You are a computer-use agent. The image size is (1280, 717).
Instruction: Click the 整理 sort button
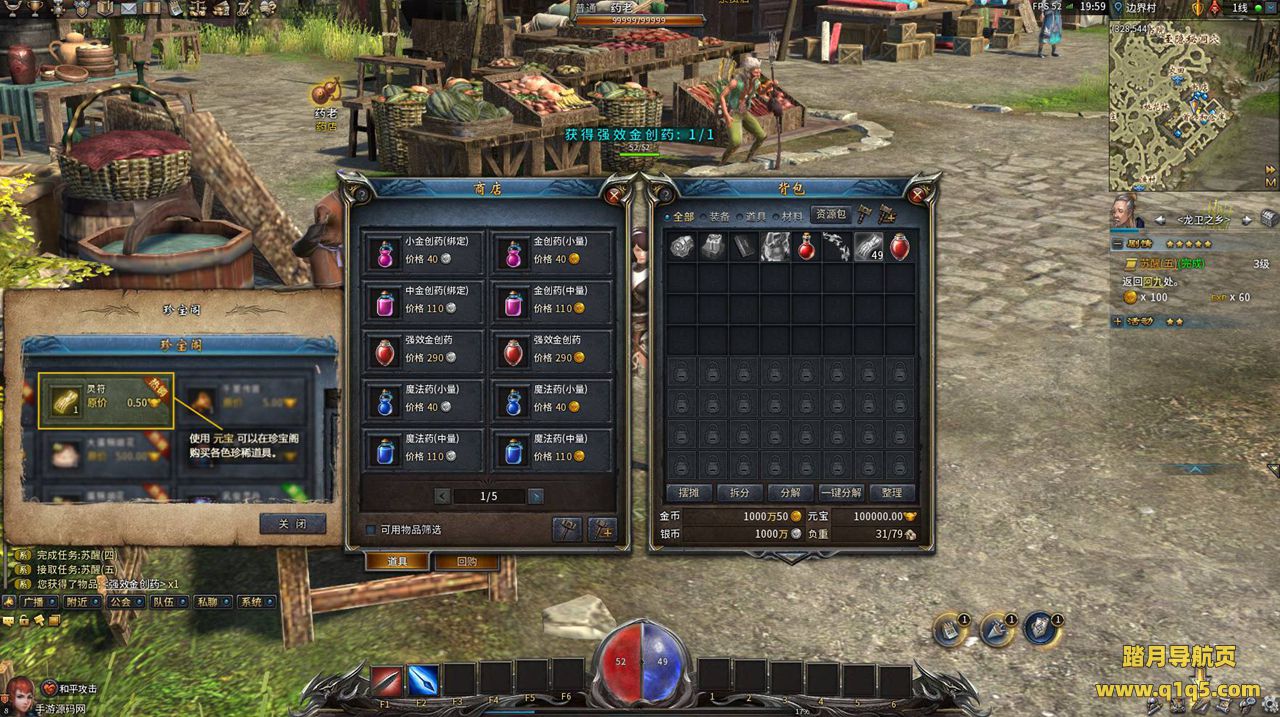click(x=892, y=493)
